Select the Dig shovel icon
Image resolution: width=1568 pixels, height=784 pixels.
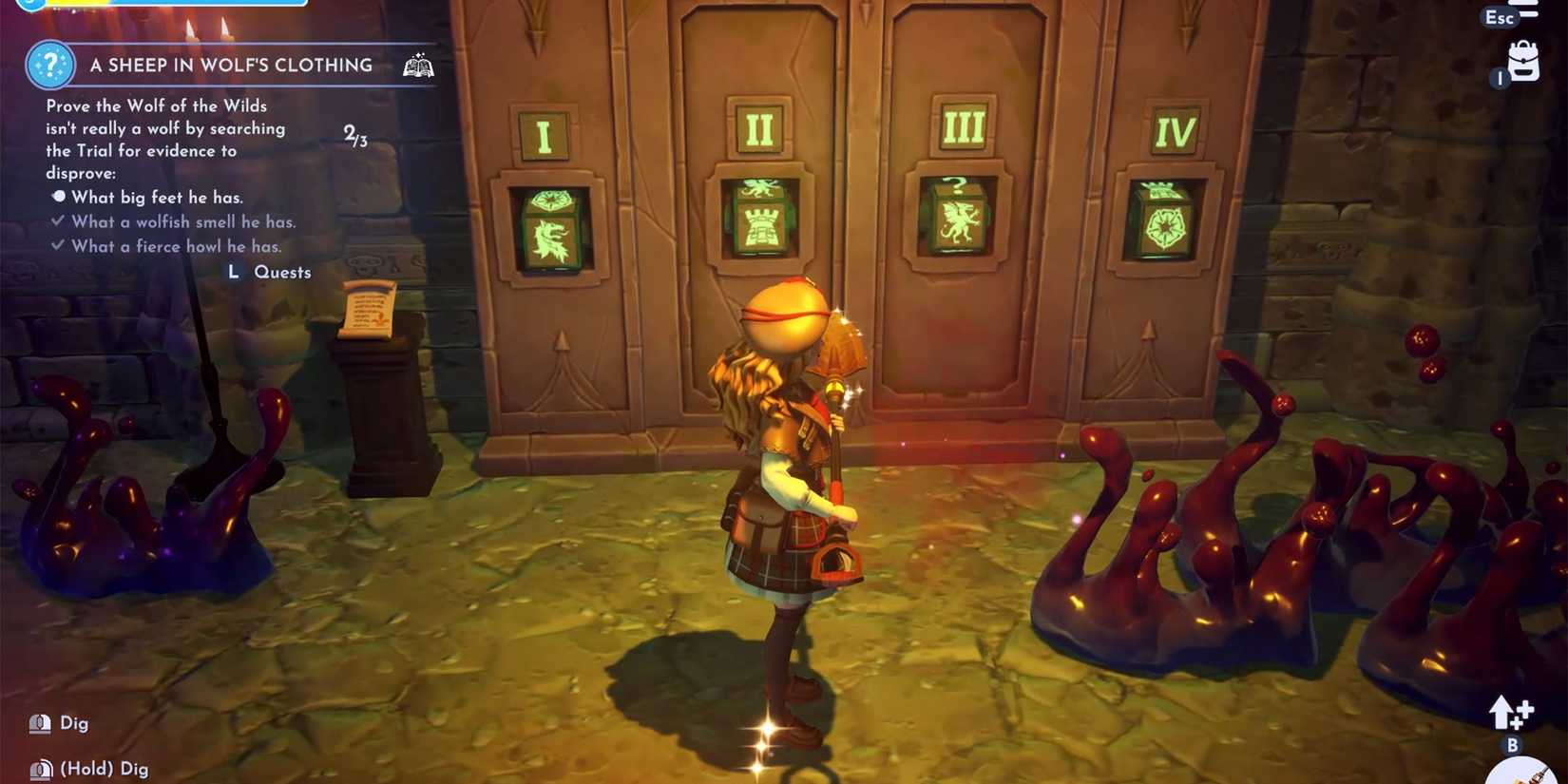point(38,722)
